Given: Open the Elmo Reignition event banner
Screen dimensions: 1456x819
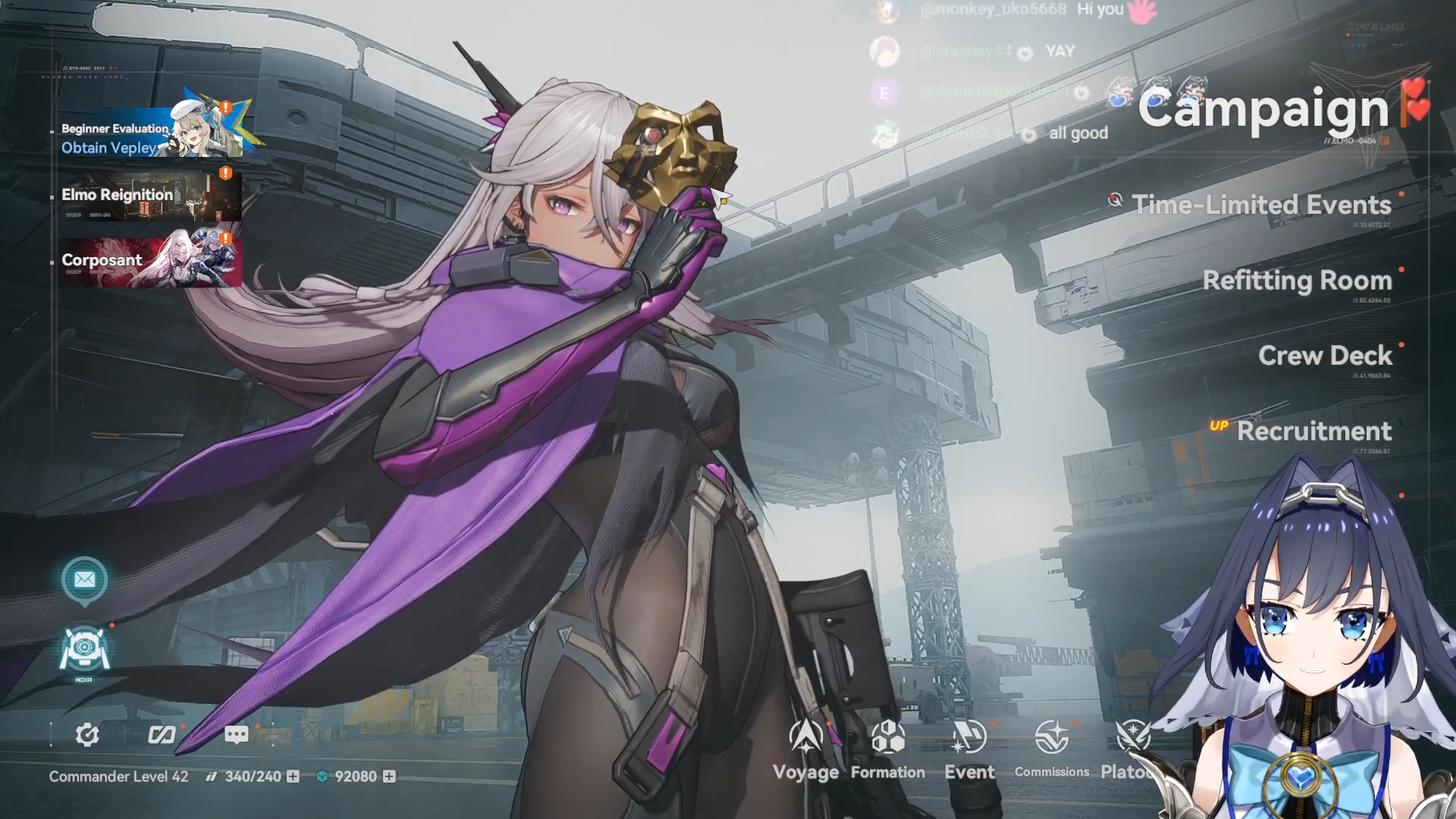Looking at the screenshot, I should pos(151,196).
